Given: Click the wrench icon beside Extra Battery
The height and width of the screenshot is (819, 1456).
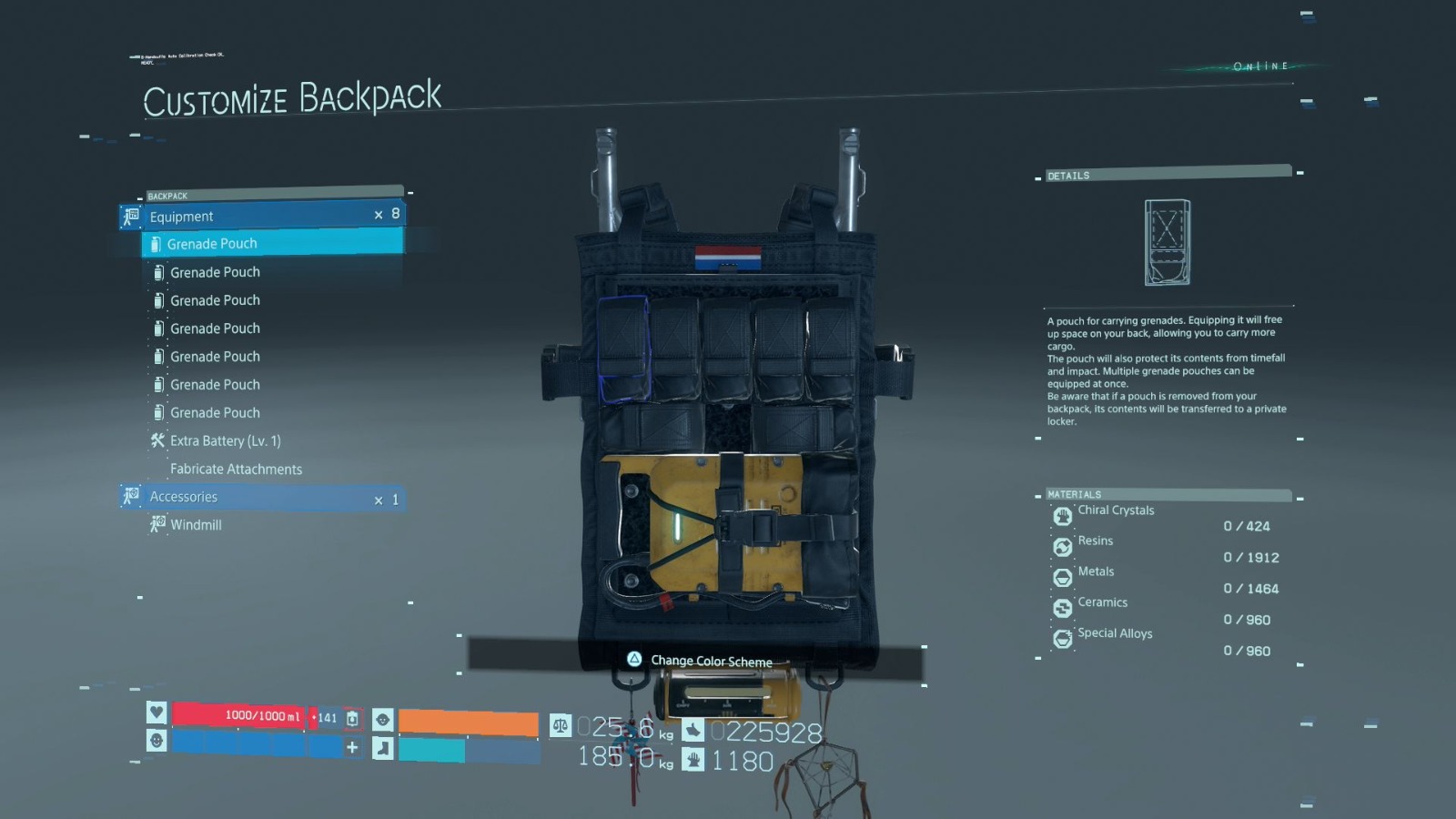Looking at the screenshot, I should [x=158, y=440].
